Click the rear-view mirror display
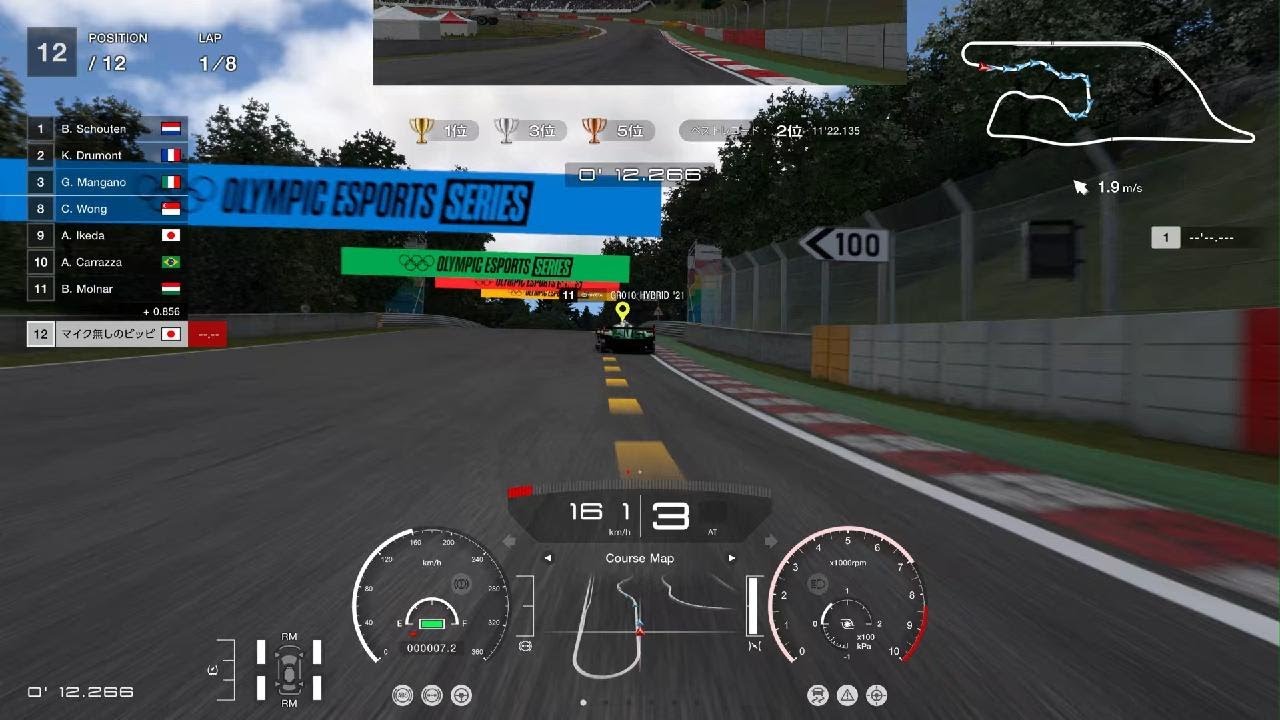Viewport: 1280px width, 720px height. coord(640,42)
